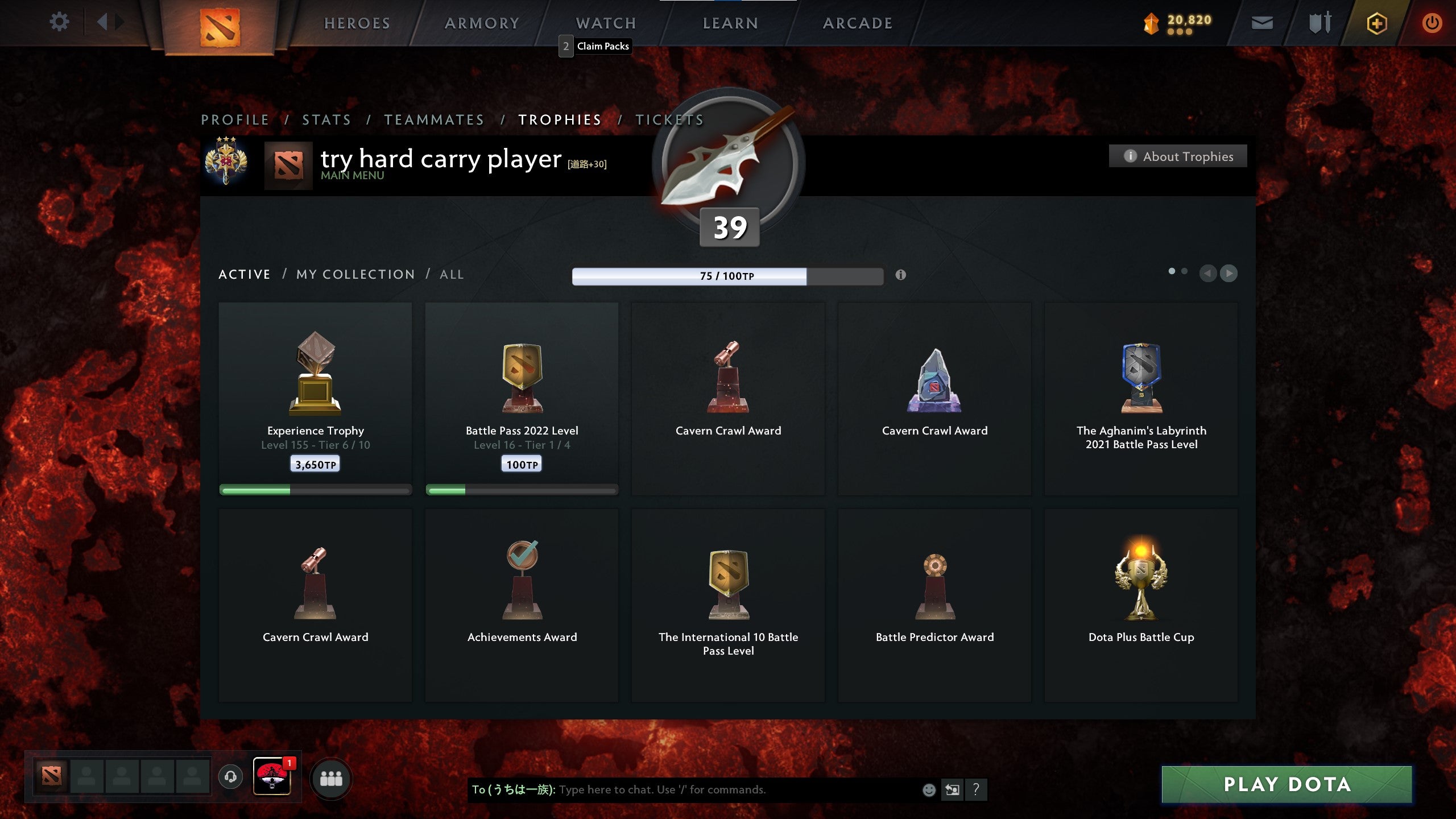Click the 75/100TP progress bar
This screenshot has width=1456, height=819.
(x=728, y=275)
